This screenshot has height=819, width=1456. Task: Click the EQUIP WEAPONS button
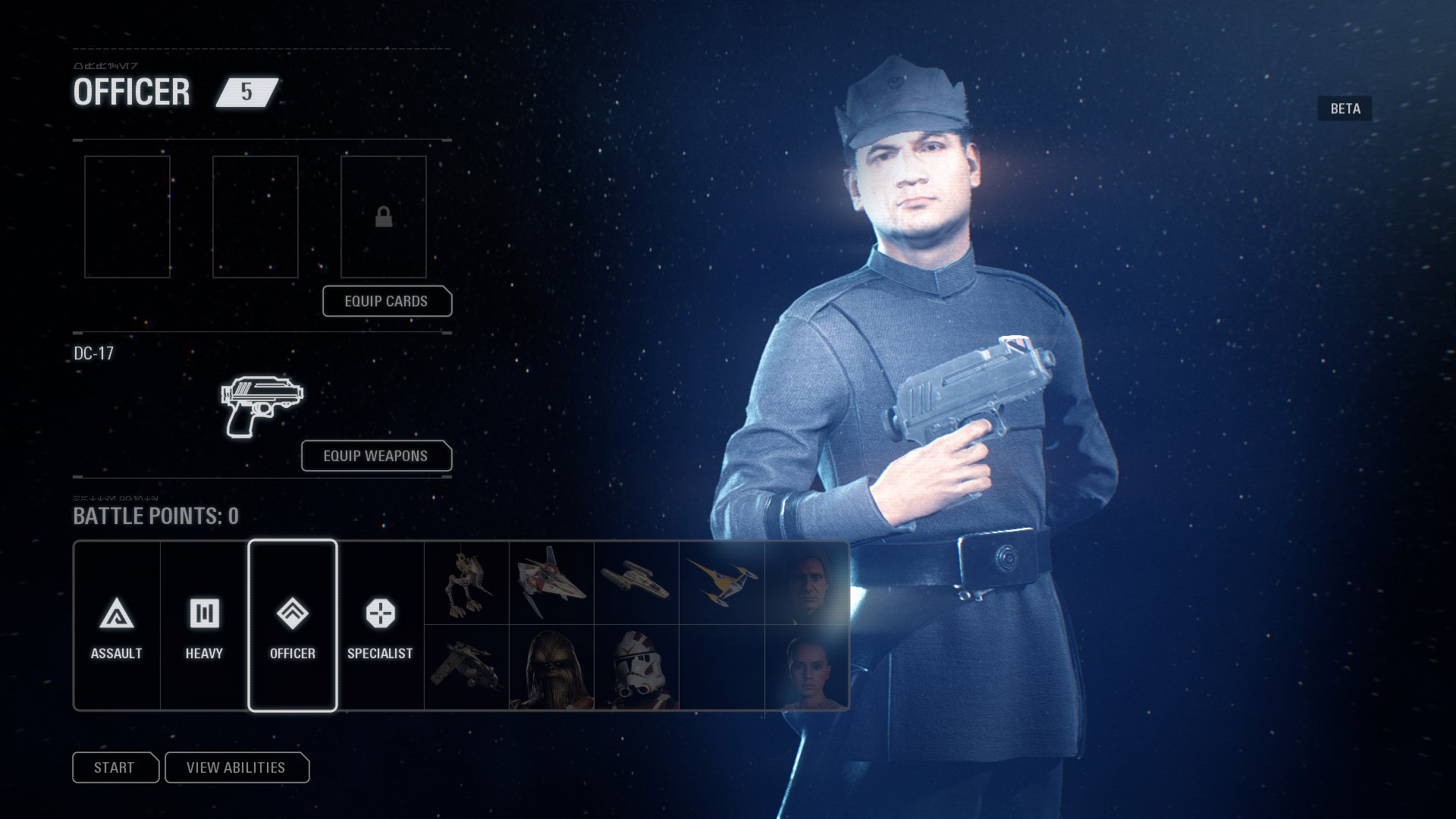pos(375,456)
